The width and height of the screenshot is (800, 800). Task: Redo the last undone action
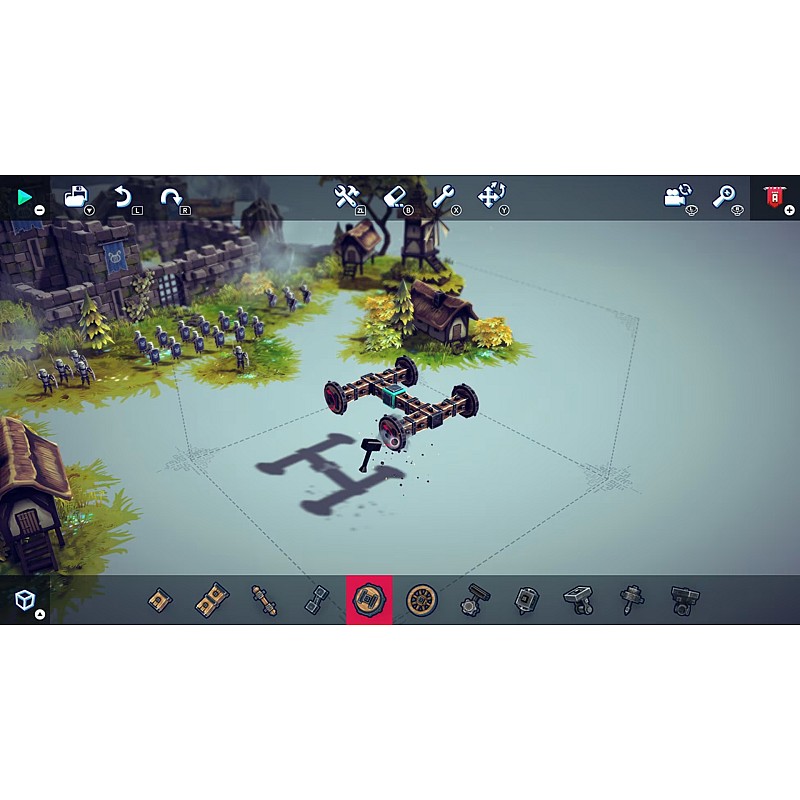[171, 197]
